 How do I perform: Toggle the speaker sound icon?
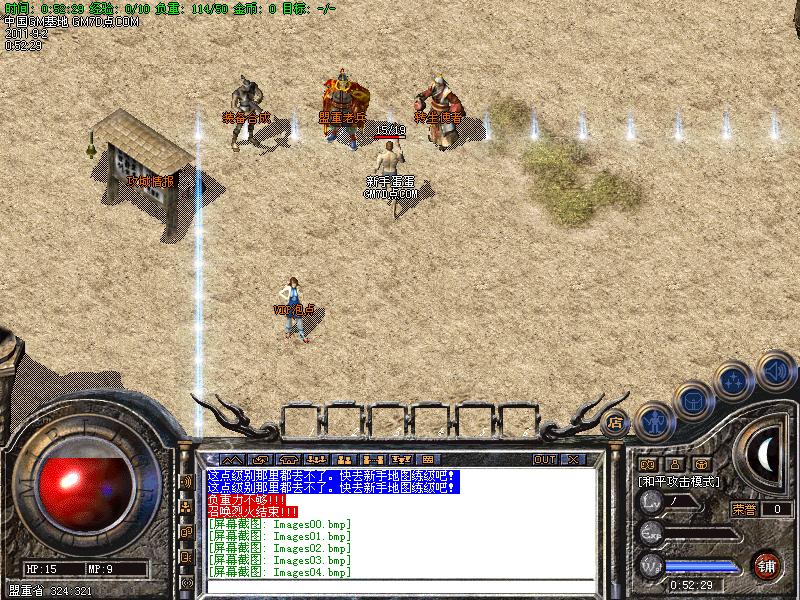click(773, 370)
